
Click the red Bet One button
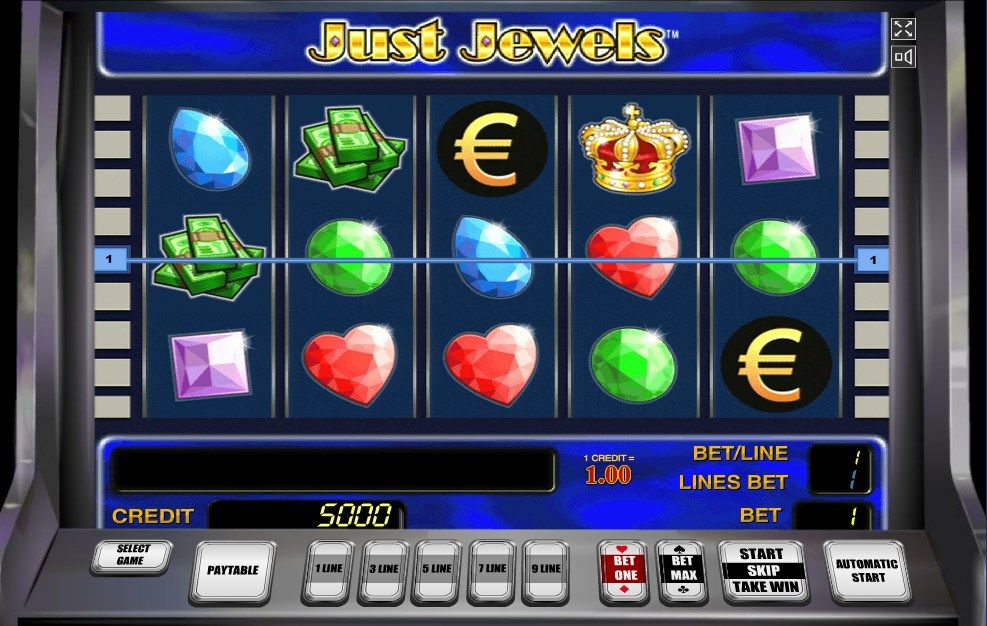[623, 570]
